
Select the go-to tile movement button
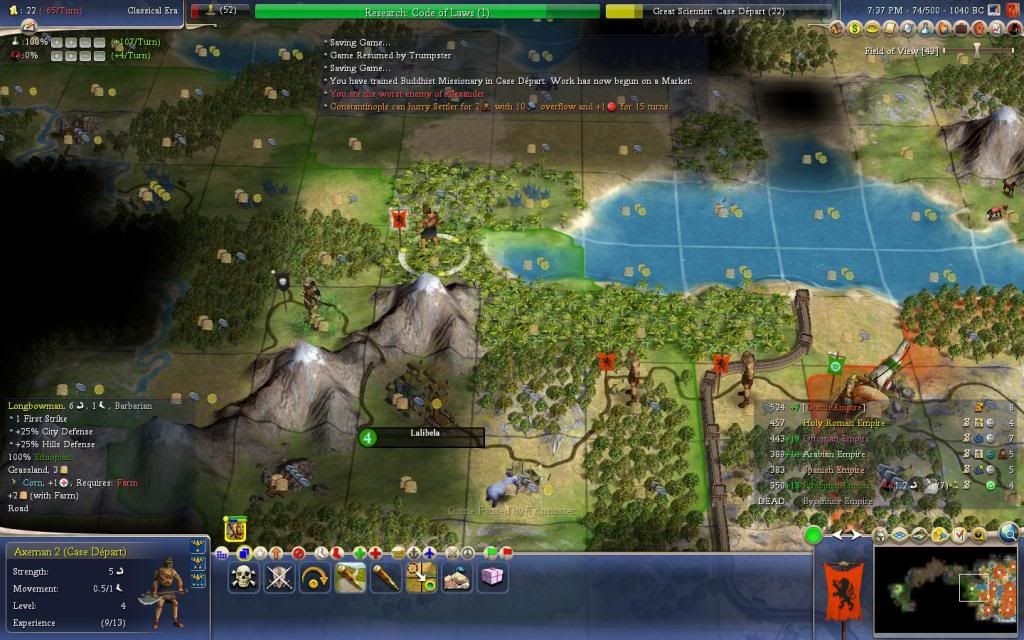pos(421,577)
